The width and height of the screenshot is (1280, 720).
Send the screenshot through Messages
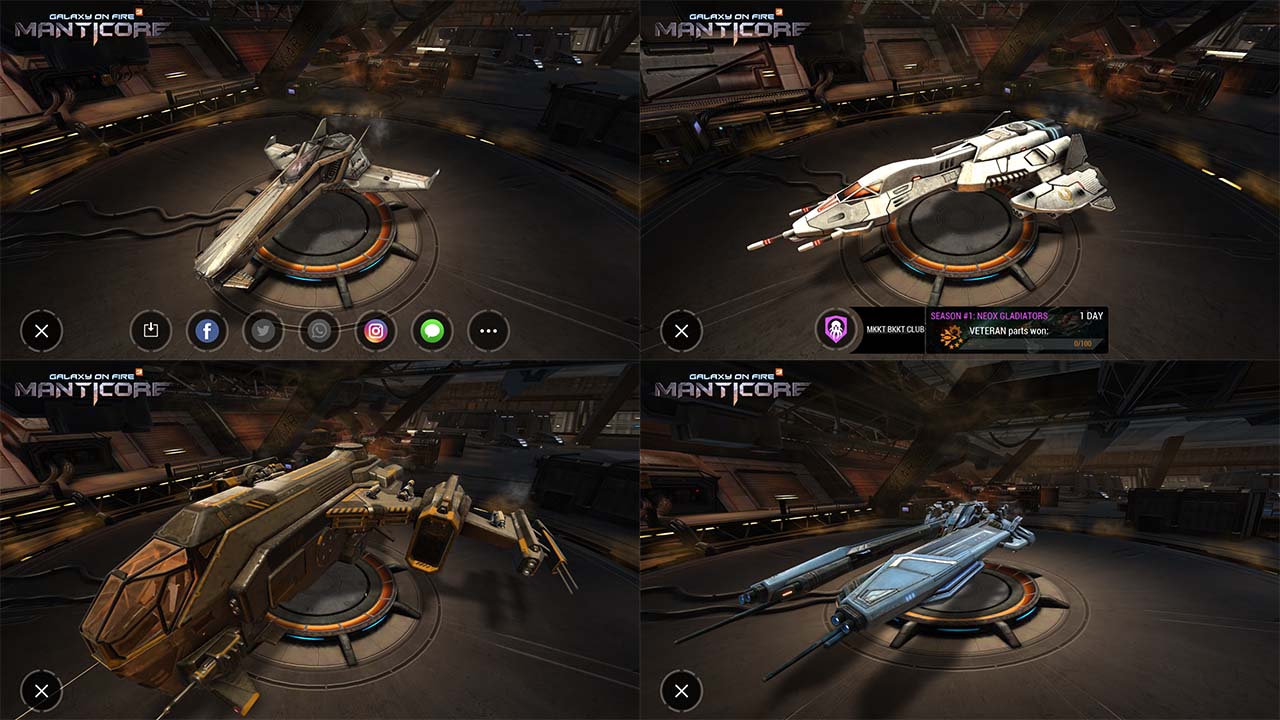click(431, 331)
